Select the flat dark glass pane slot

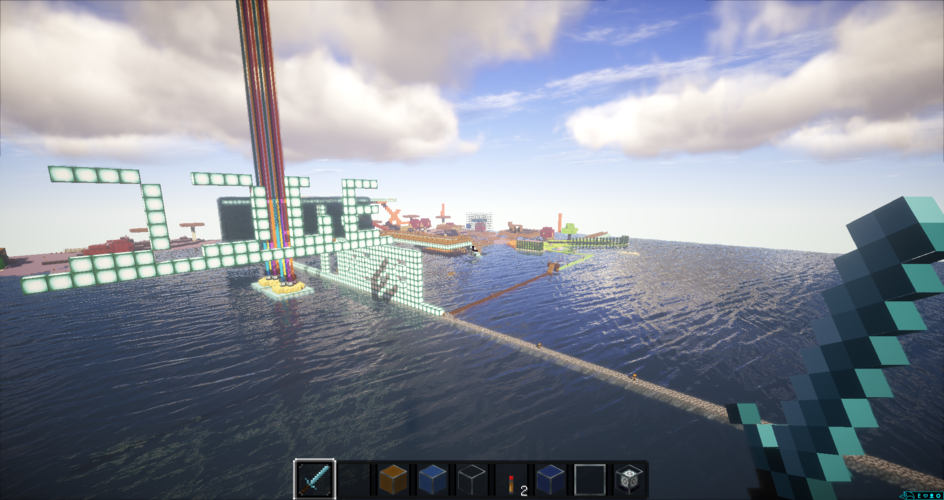[x=589, y=479]
